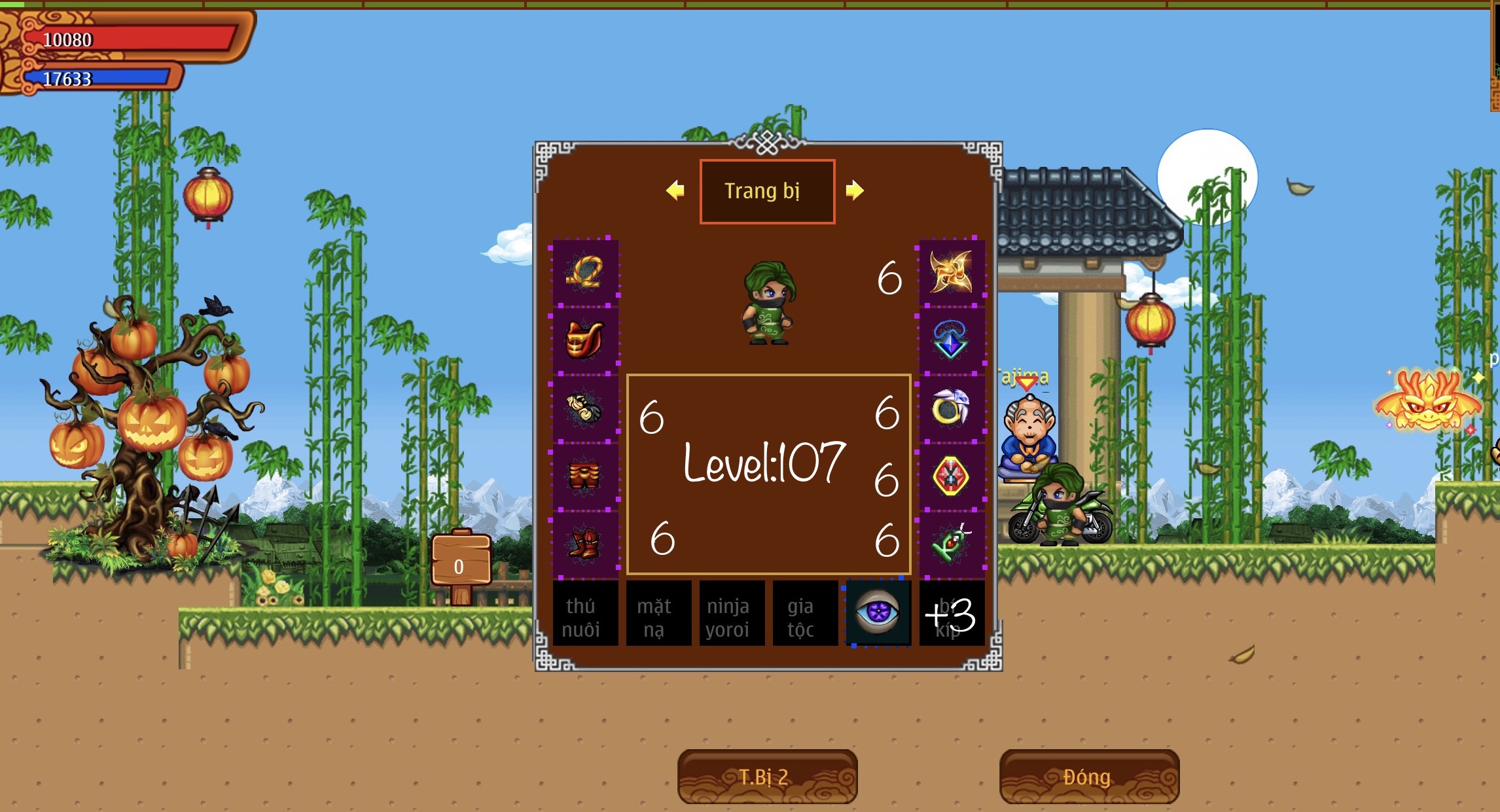Select the red helmet equipment slot
1500x812 pixels.
pos(585,340)
